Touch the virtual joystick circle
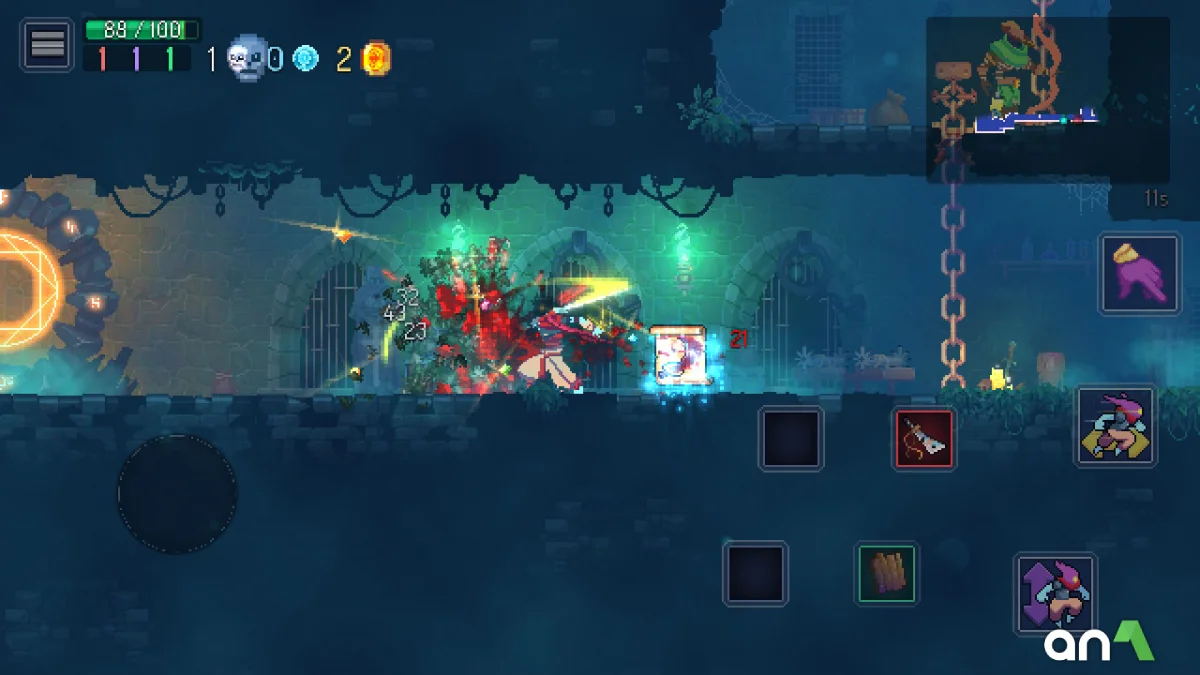The width and height of the screenshot is (1200, 675). tap(177, 493)
